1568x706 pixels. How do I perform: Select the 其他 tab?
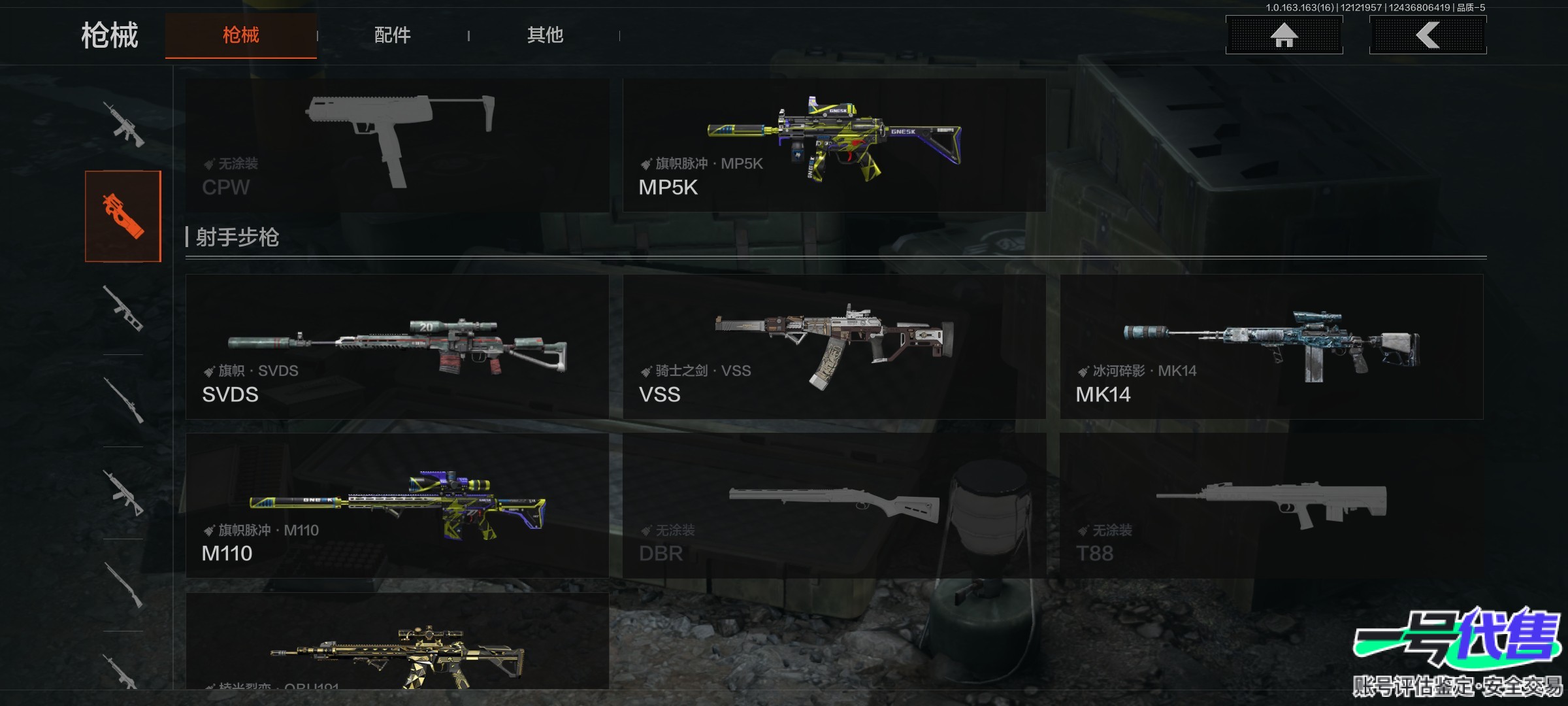coord(545,35)
